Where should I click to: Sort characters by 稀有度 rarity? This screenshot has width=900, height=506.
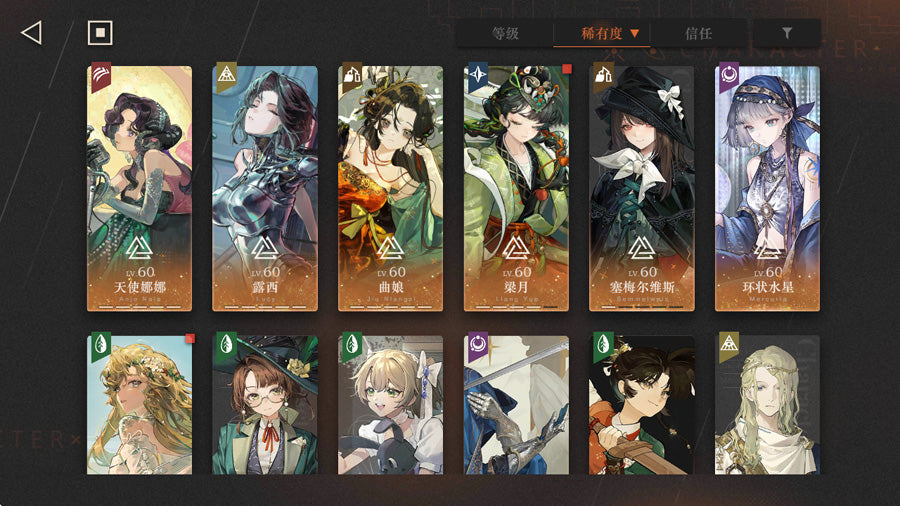[602, 33]
